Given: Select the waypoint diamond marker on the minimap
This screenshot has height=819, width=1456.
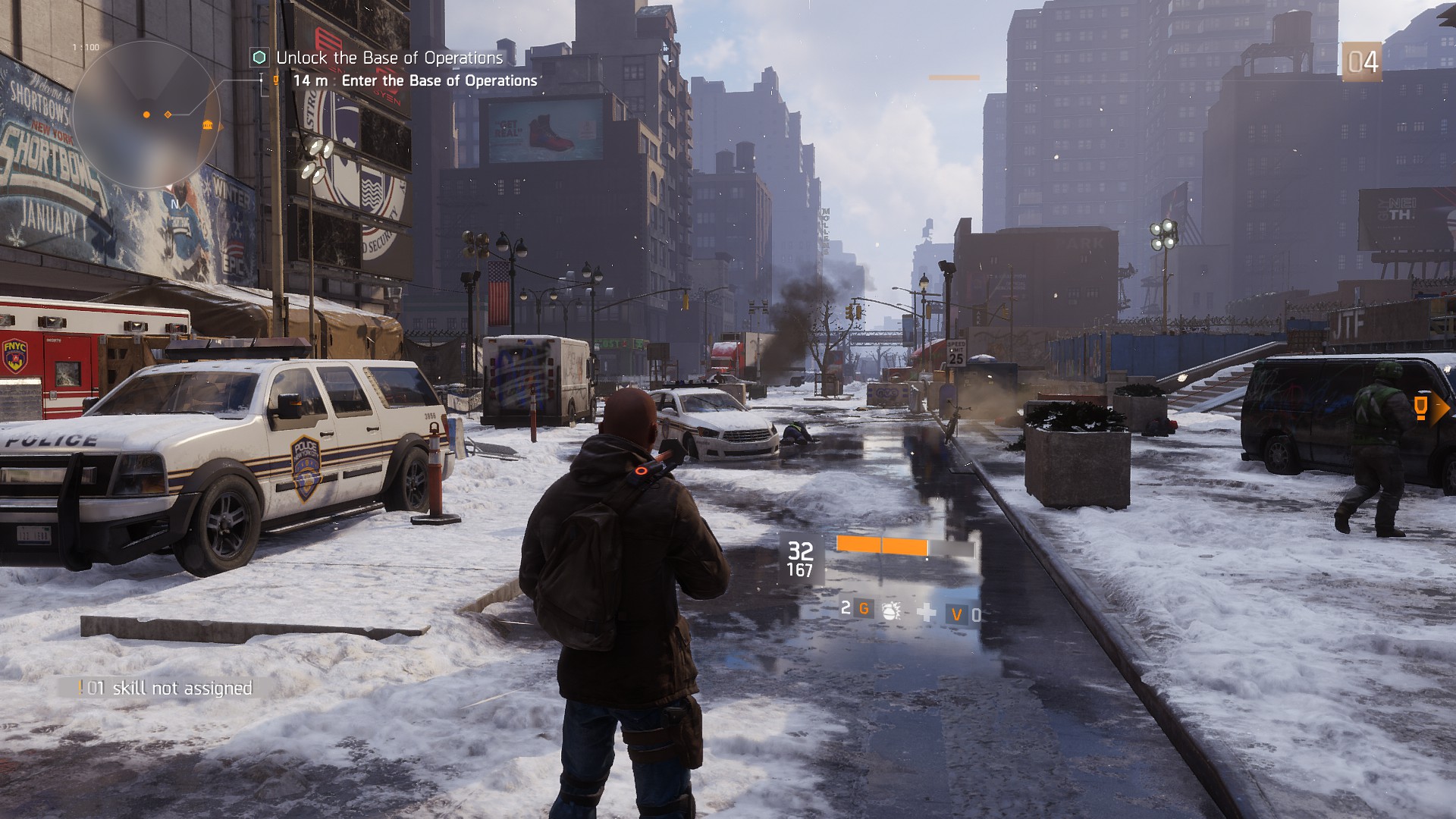Looking at the screenshot, I should coord(168,114).
